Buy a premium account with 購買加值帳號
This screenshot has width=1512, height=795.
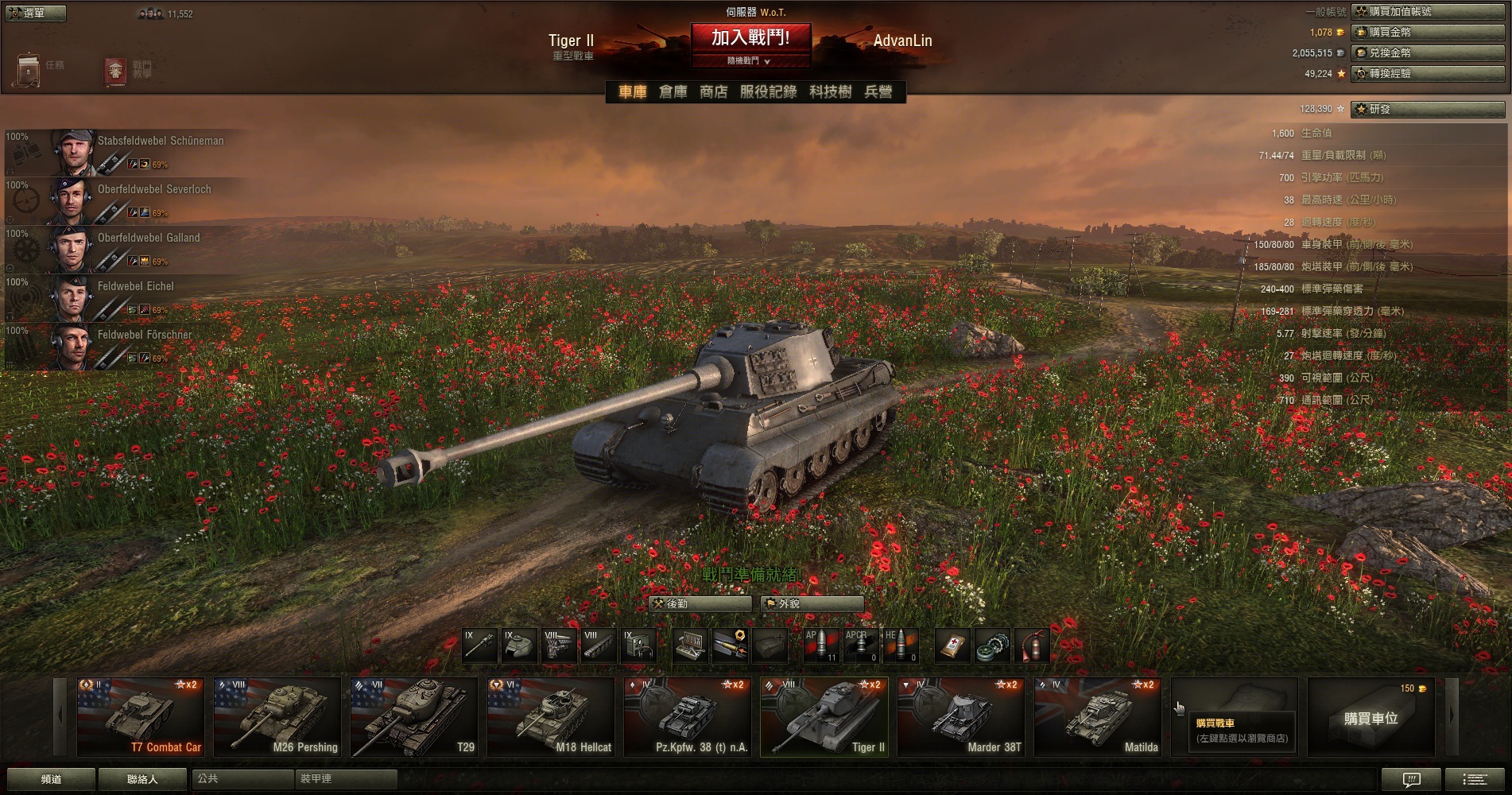pos(1428,11)
